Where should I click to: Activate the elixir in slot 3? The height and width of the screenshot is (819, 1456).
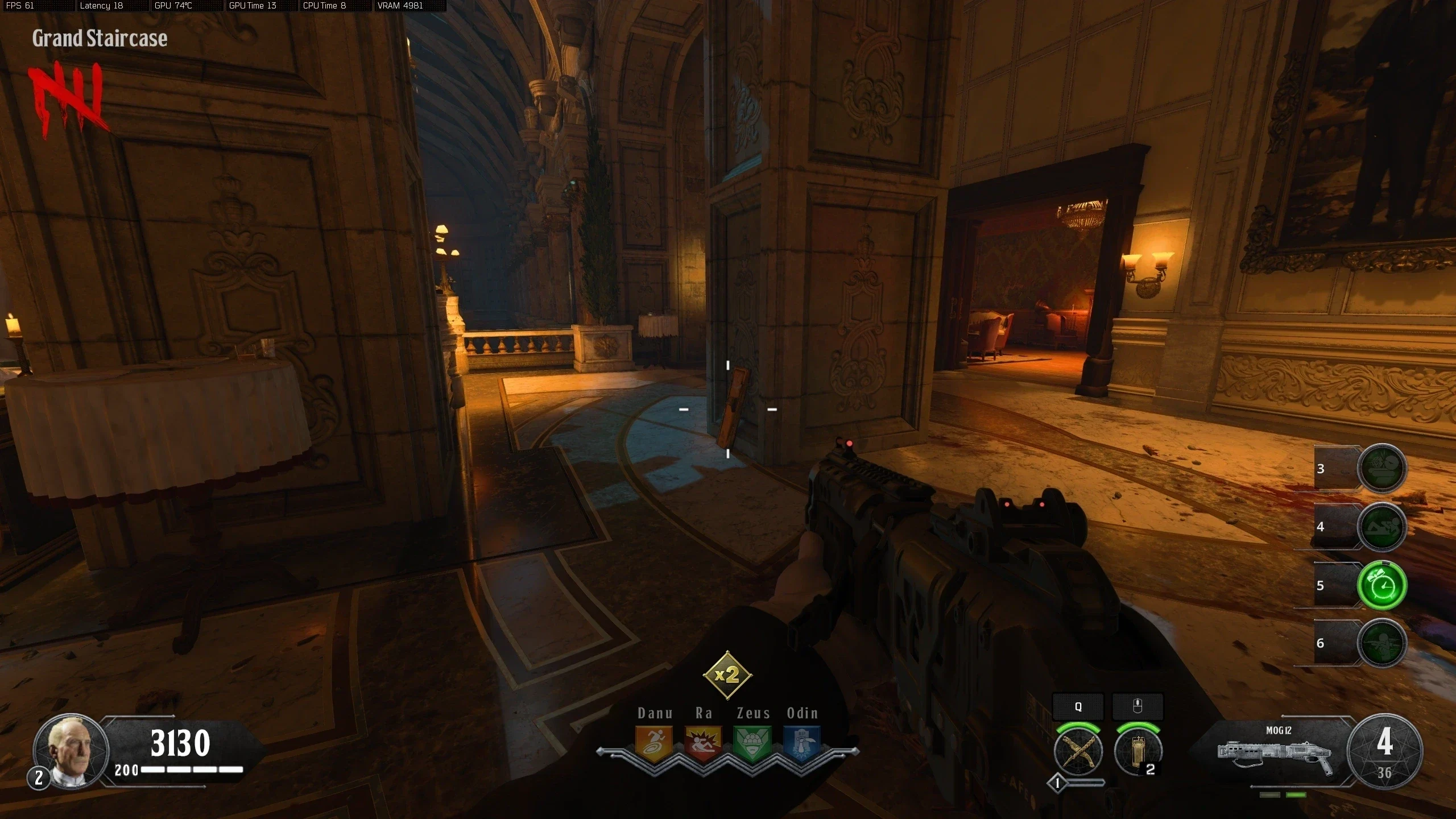pyautogui.click(x=1382, y=468)
